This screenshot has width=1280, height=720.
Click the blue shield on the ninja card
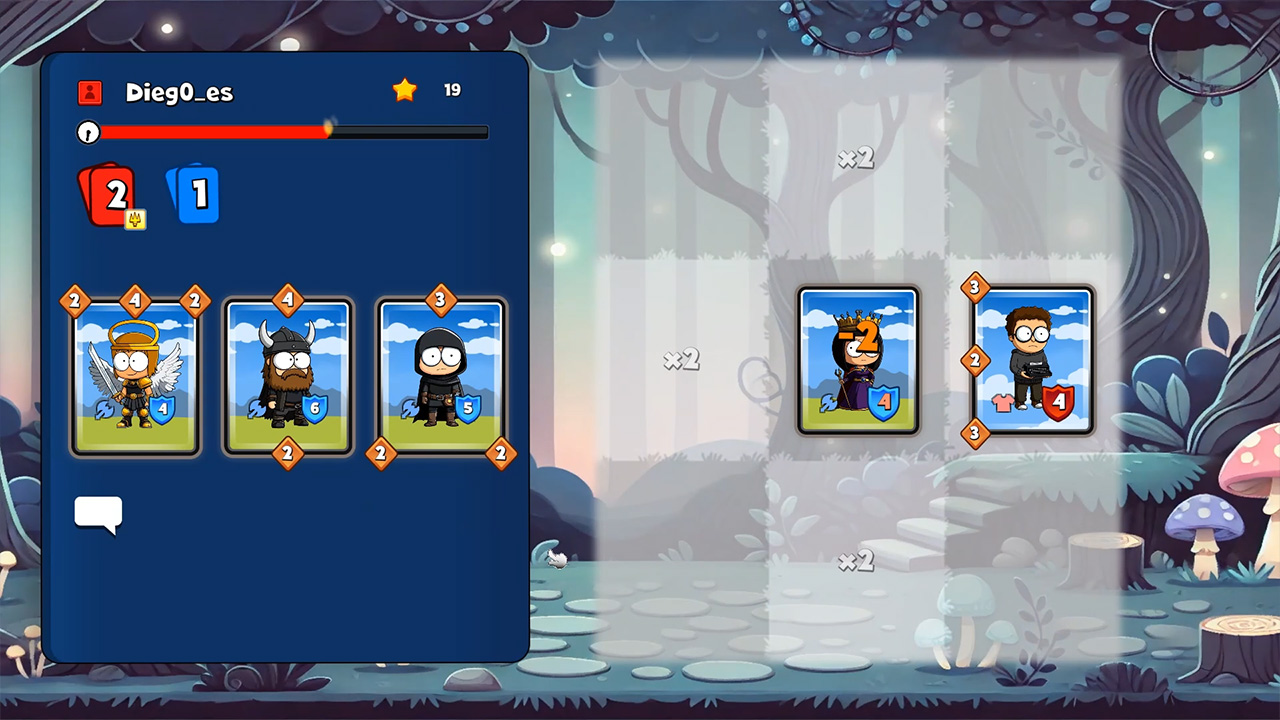pos(466,410)
